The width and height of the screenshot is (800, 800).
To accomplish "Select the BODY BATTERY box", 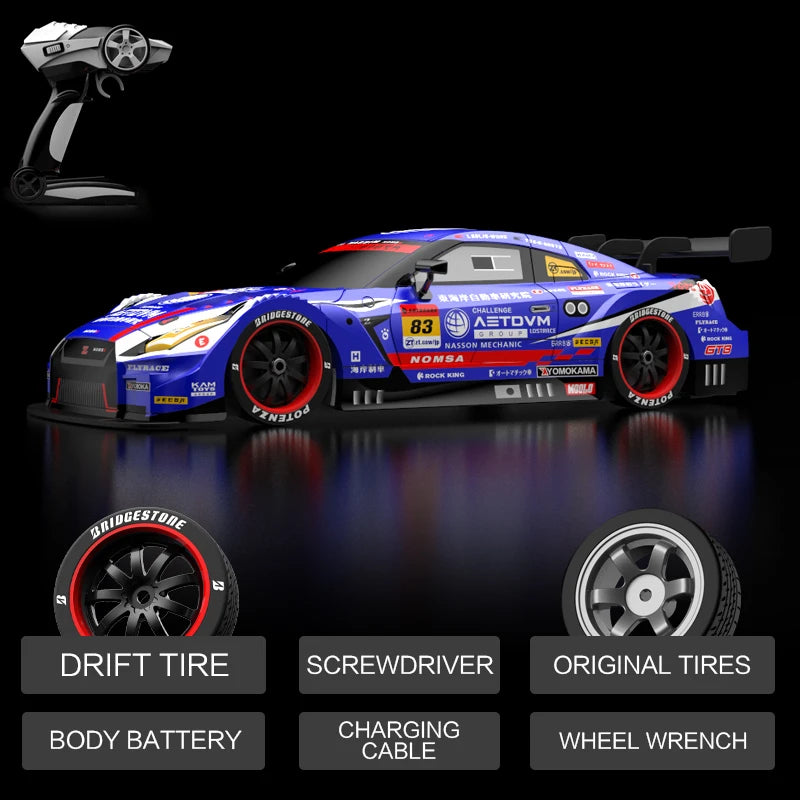I will point(144,741).
